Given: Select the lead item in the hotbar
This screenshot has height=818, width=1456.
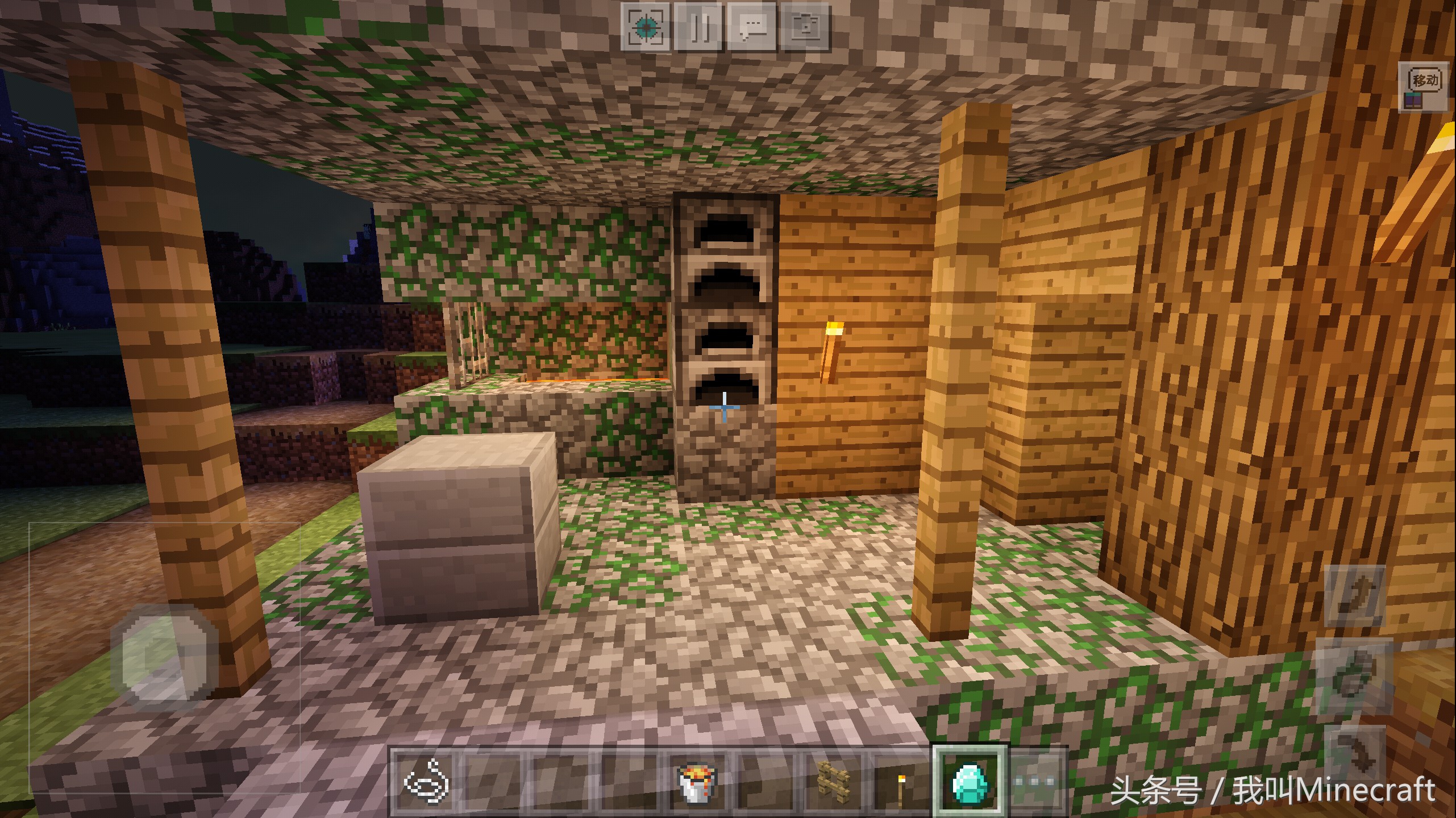Looking at the screenshot, I should [426, 783].
